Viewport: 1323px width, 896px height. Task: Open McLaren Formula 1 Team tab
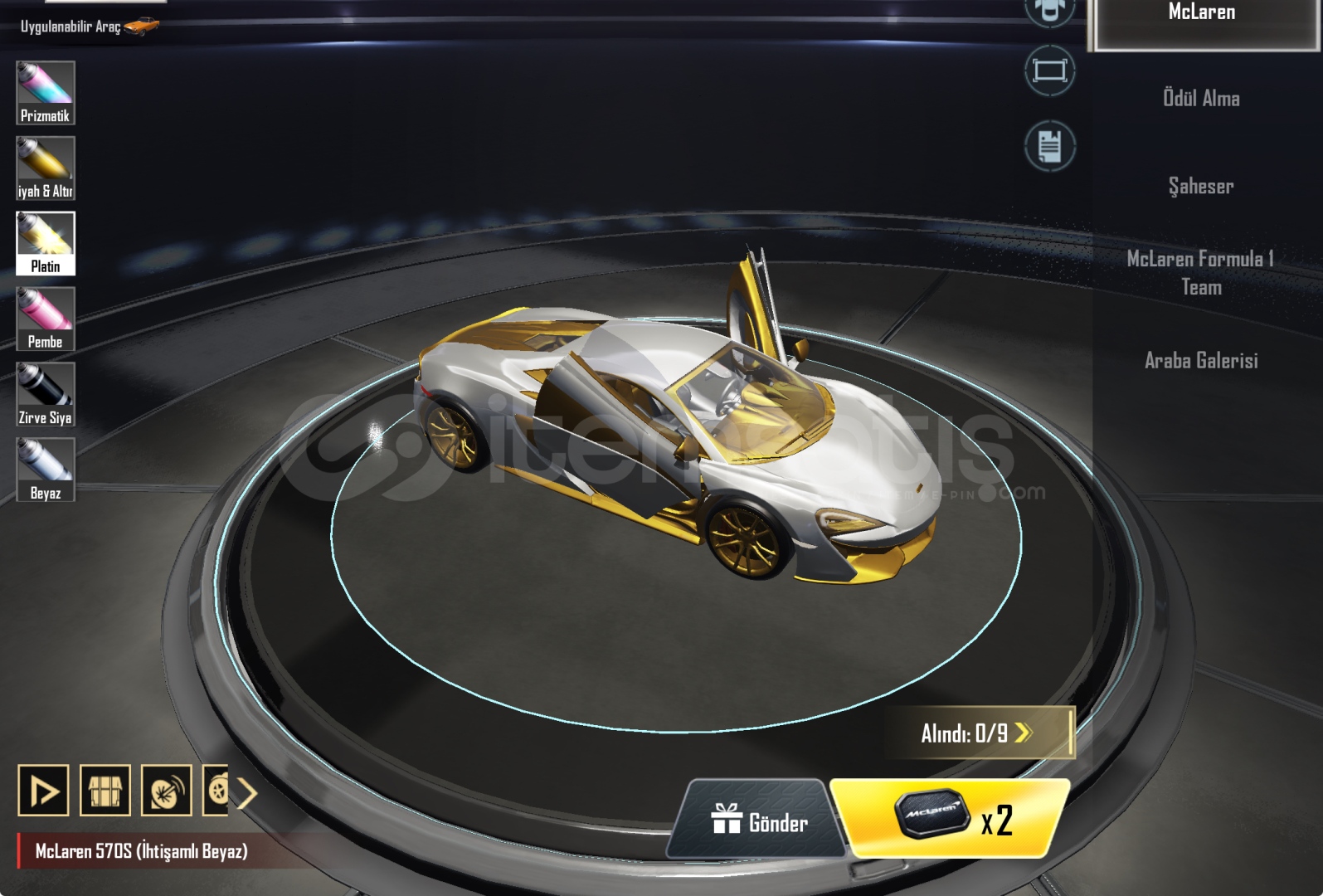tap(1201, 273)
